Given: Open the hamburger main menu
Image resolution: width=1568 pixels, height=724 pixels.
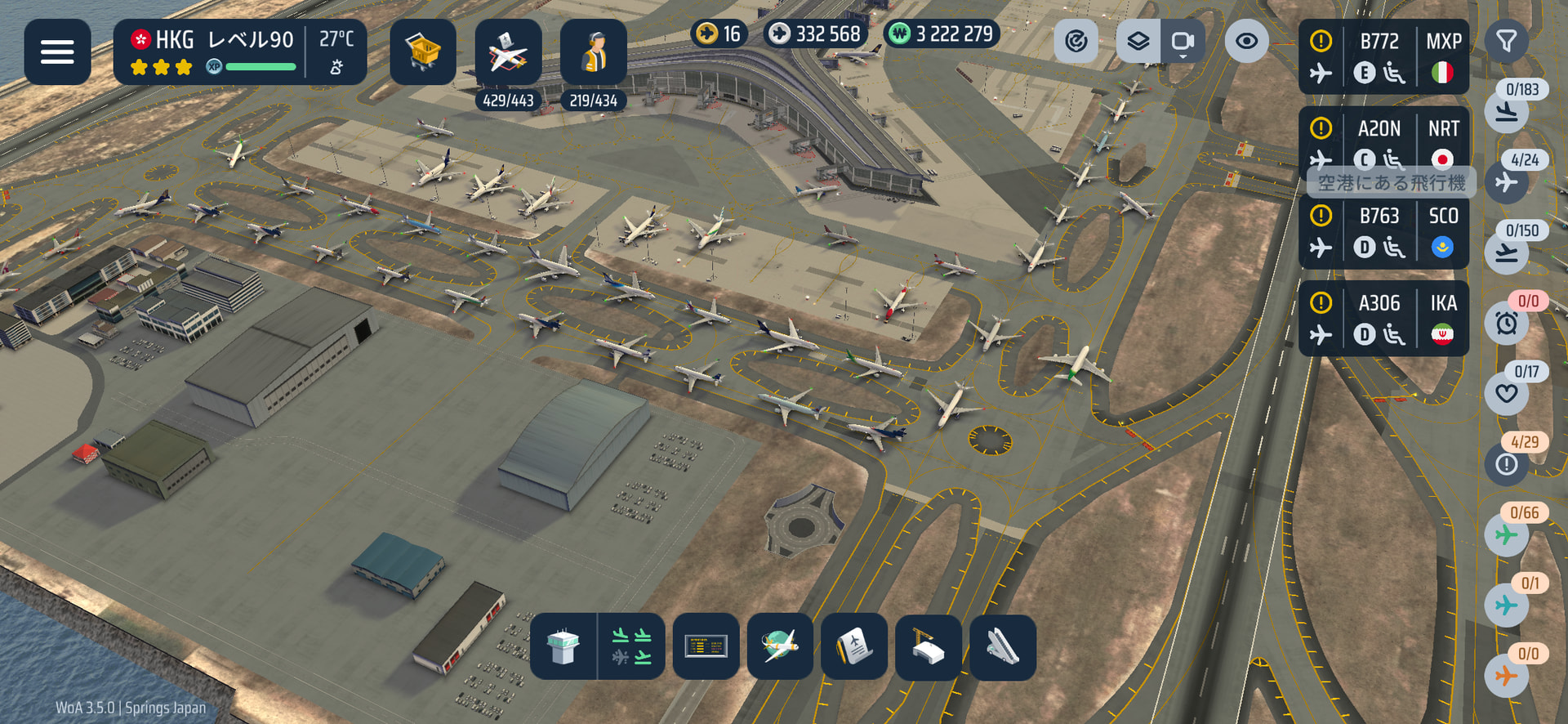Looking at the screenshot, I should (57, 51).
